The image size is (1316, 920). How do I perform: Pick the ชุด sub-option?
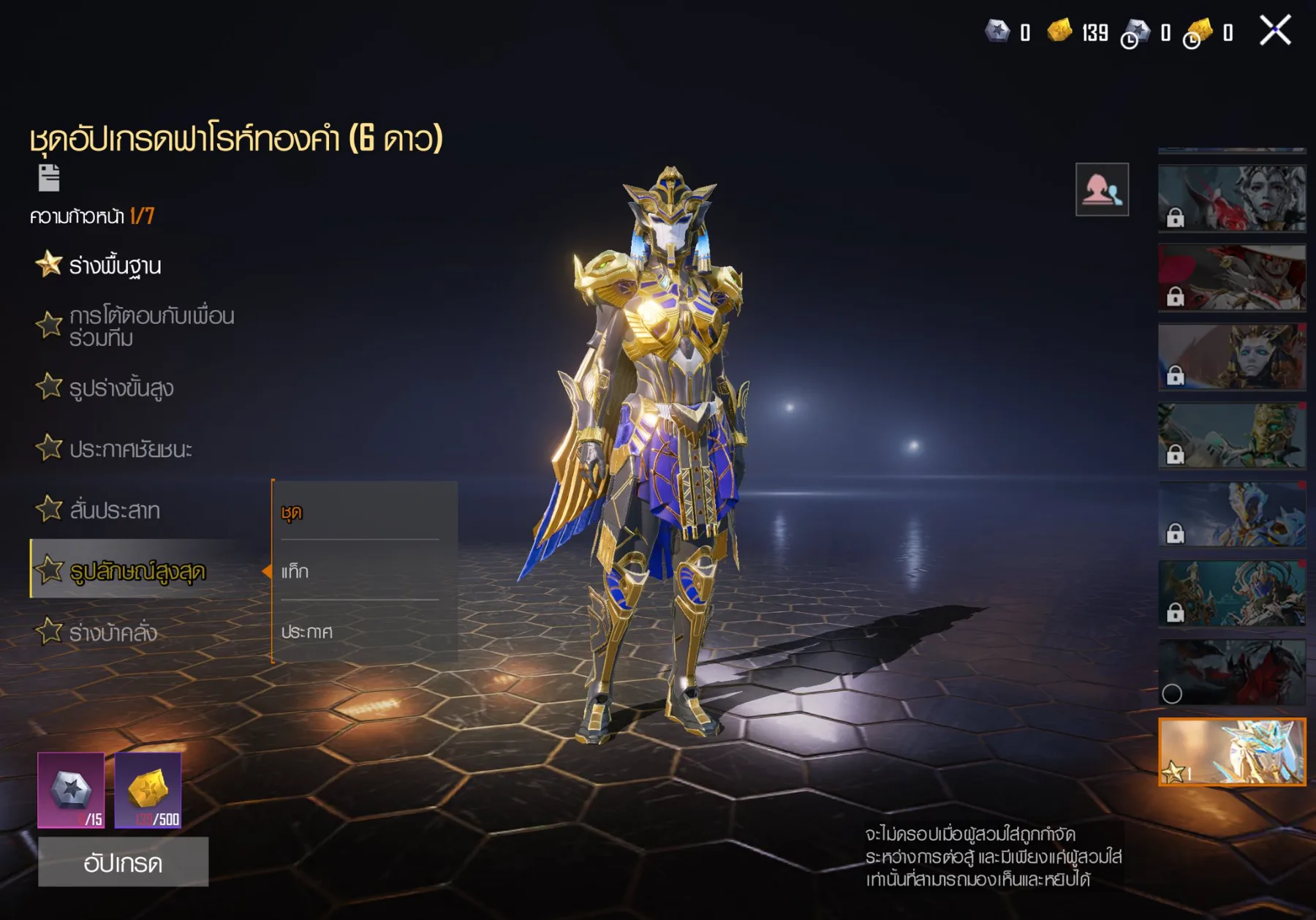(x=360, y=512)
